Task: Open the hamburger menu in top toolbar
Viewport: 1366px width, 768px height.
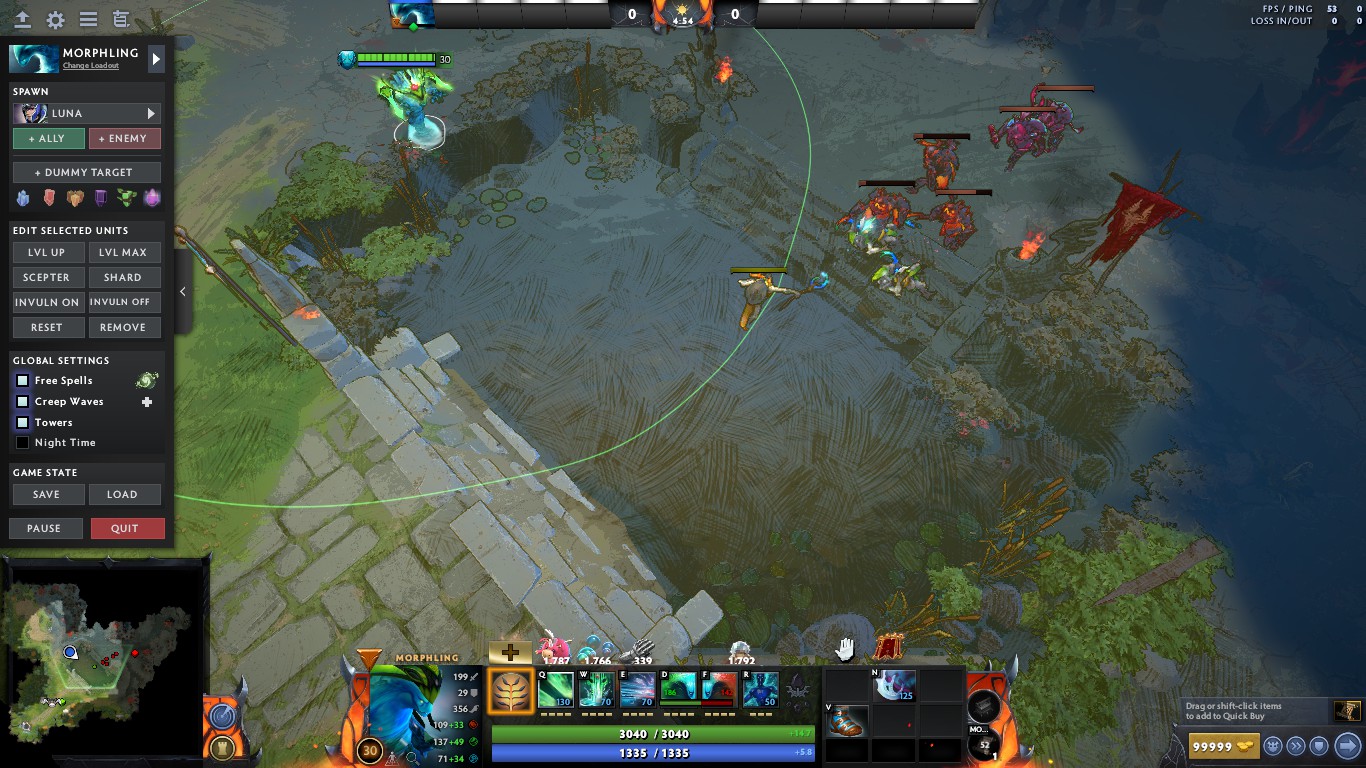Action: [89, 18]
